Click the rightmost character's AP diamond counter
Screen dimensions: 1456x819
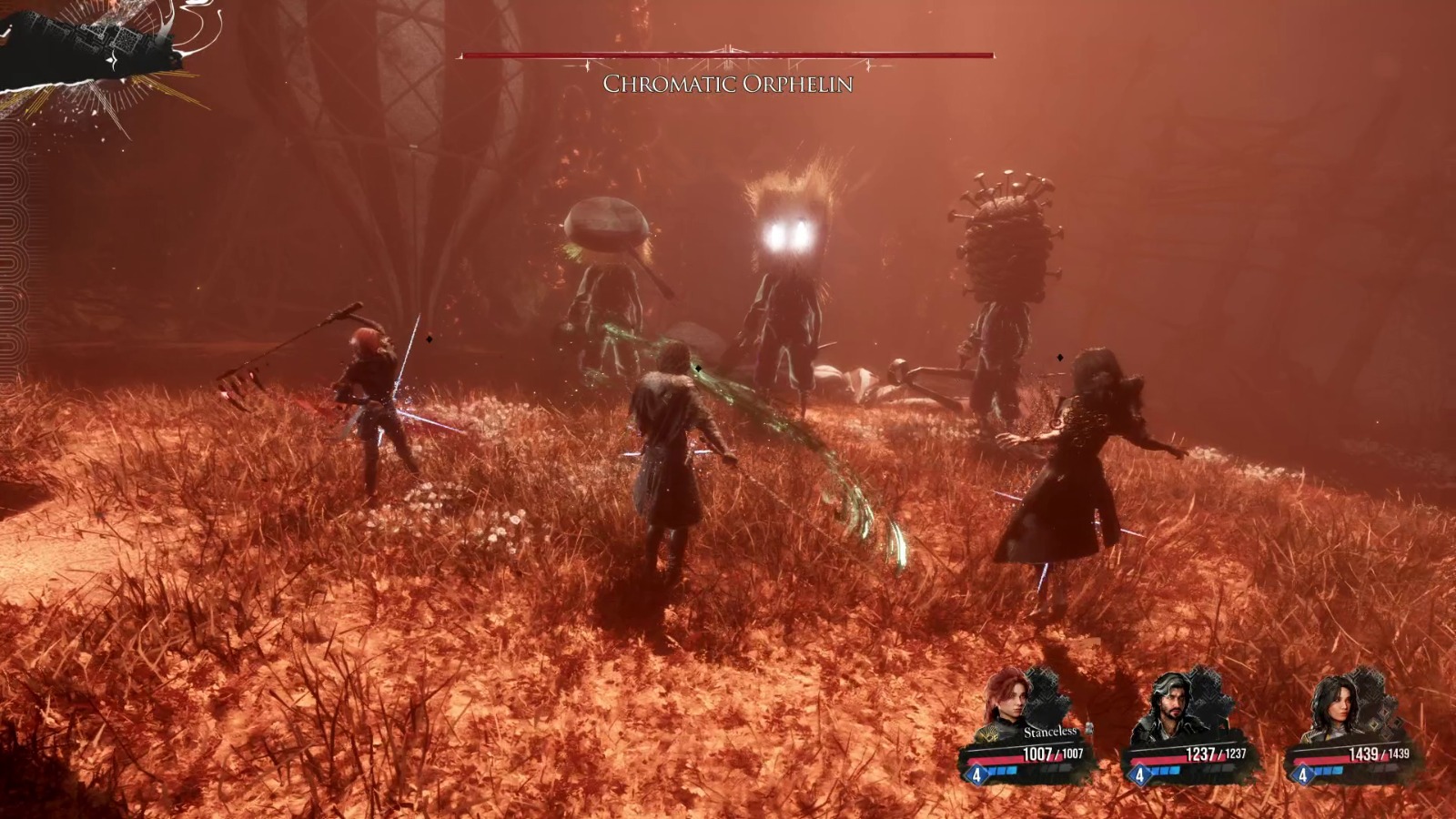click(x=1302, y=773)
